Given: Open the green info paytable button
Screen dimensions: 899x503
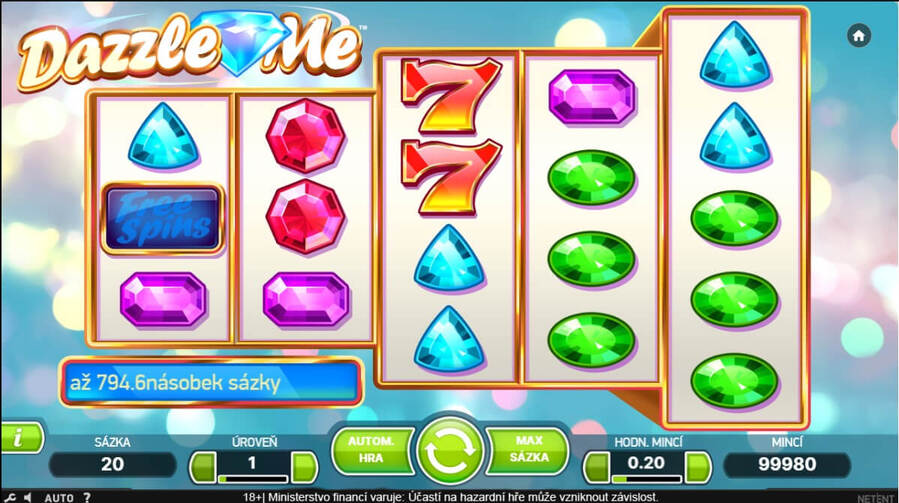Looking at the screenshot, I should pyautogui.click(x=19, y=437).
